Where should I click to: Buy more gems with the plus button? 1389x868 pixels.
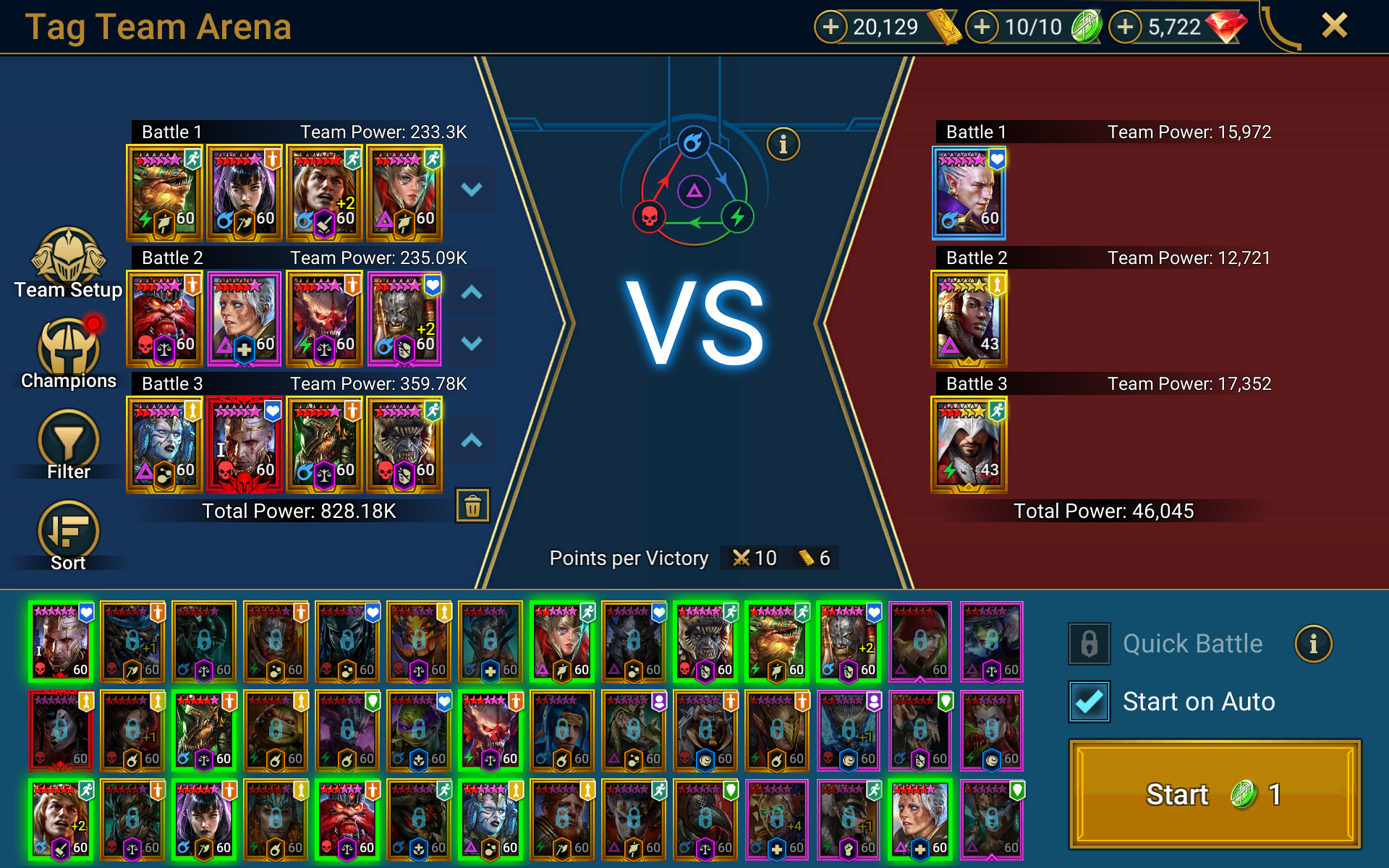(x=1125, y=27)
